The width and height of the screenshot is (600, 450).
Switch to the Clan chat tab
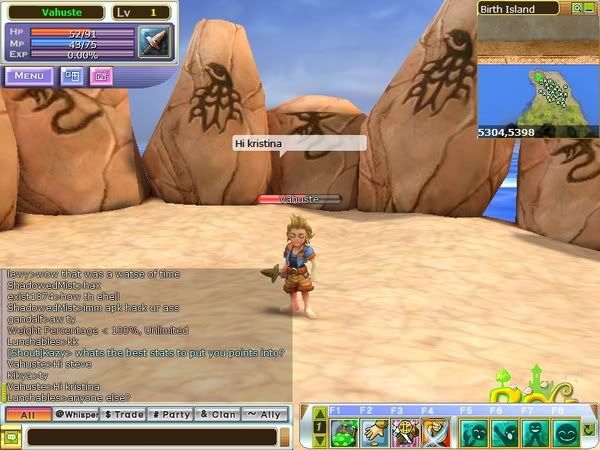[x=217, y=413]
